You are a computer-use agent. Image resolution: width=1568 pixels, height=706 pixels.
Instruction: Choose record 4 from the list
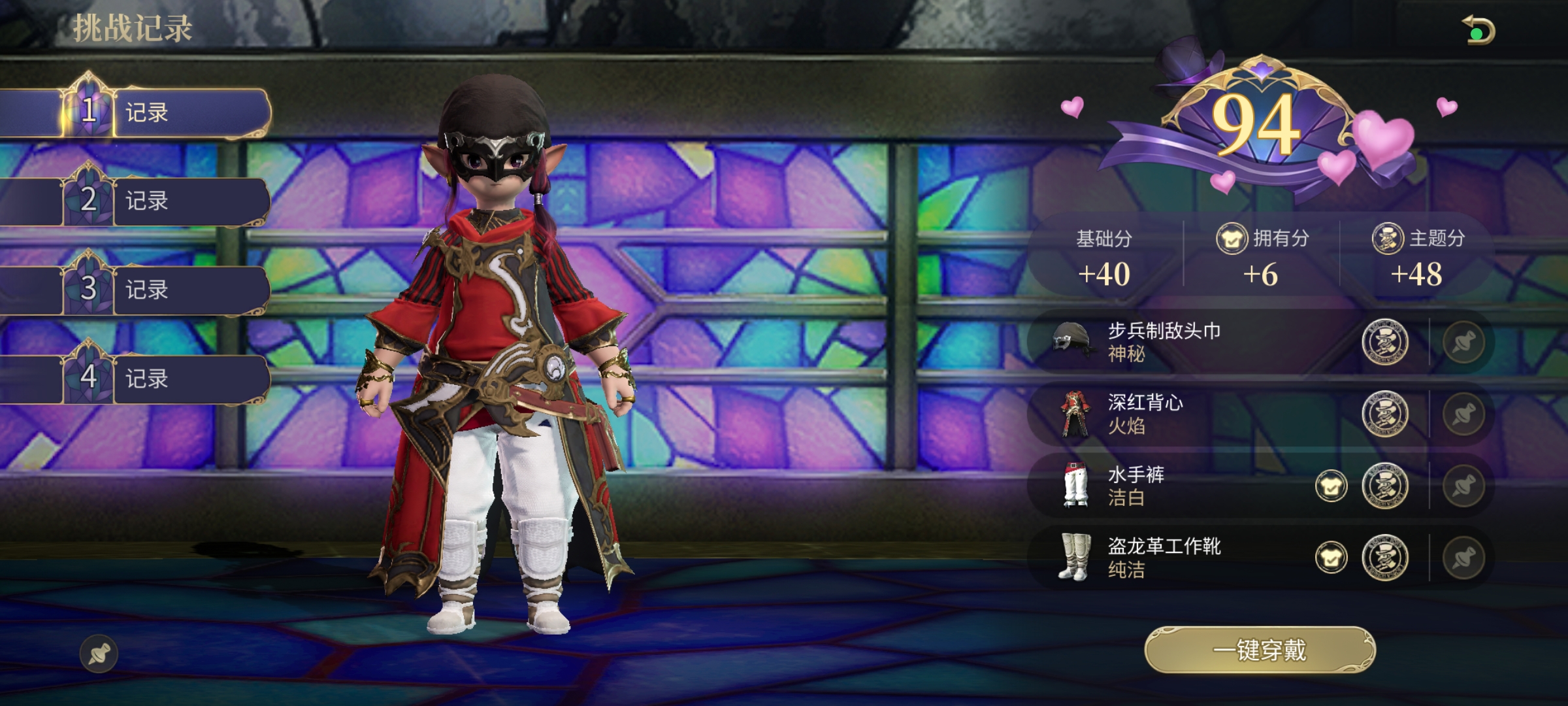(163, 378)
